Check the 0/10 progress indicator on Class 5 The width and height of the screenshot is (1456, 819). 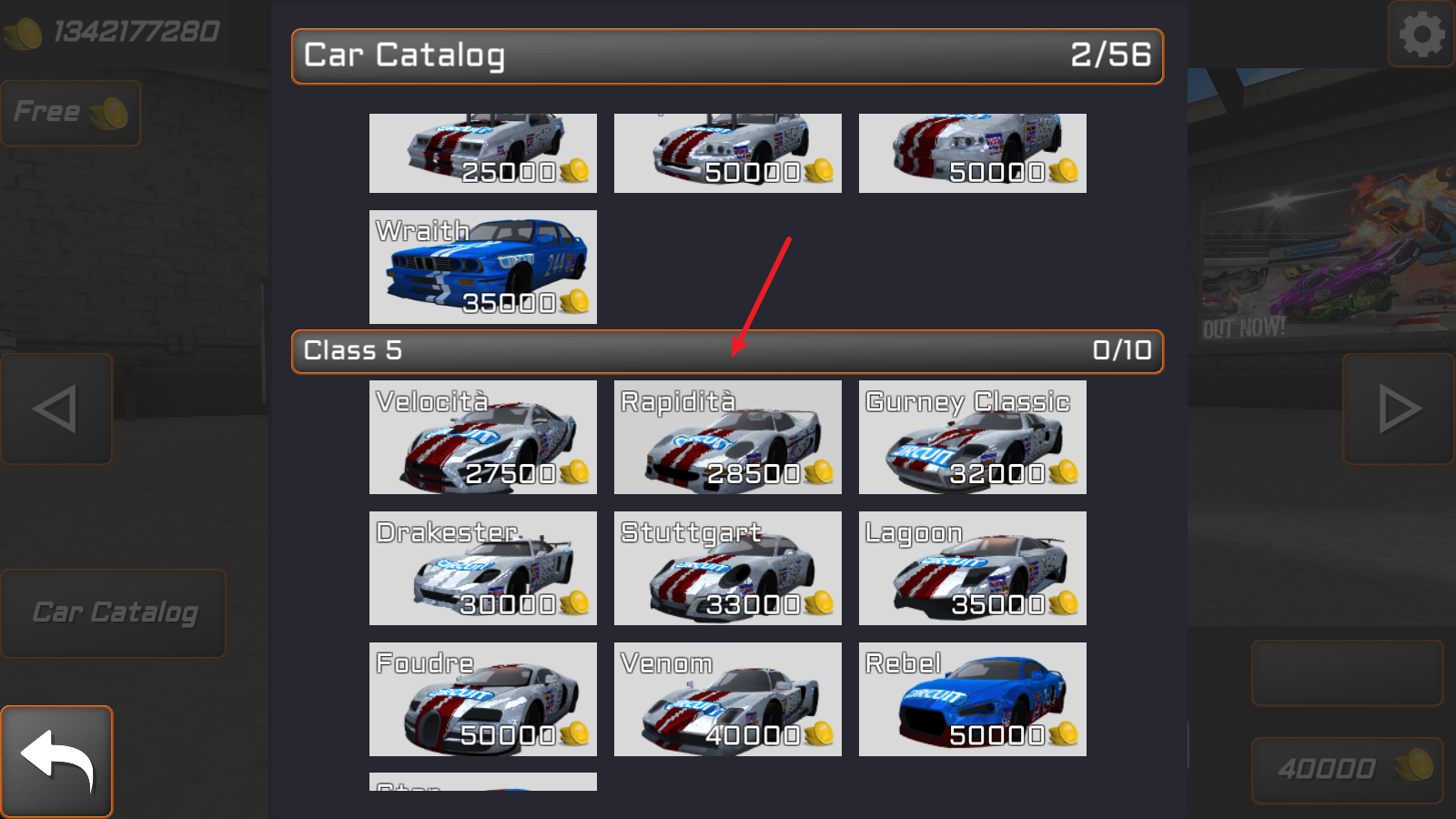tap(1121, 349)
